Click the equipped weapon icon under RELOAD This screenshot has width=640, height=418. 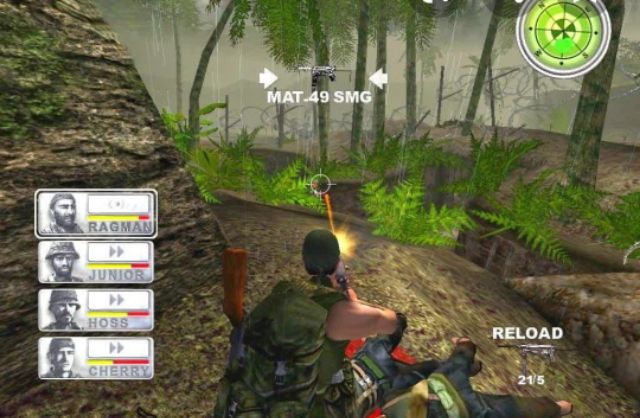click(x=529, y=355)
